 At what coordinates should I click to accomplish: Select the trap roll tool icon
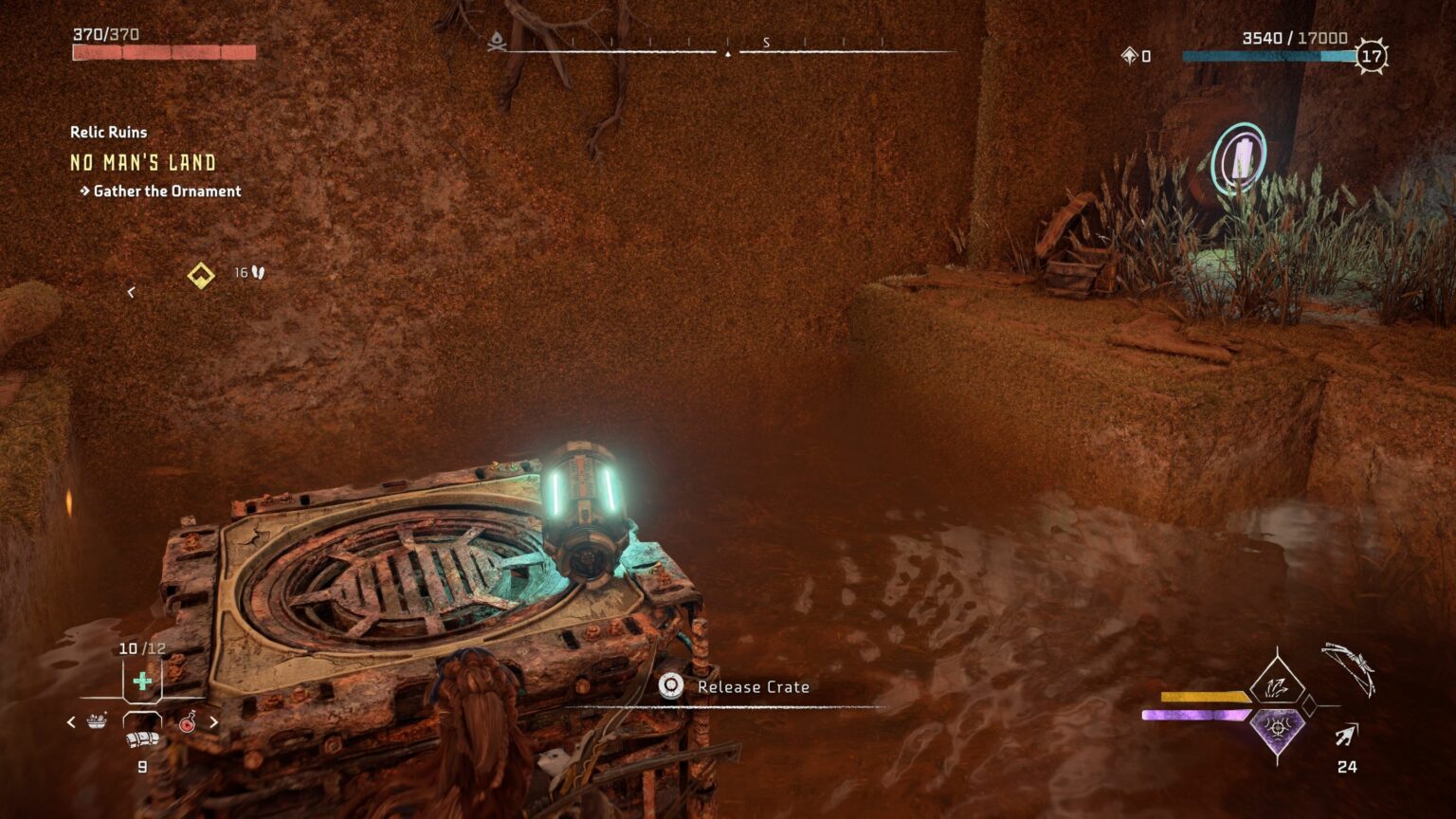pyautogui.click(x=141, y=739)
